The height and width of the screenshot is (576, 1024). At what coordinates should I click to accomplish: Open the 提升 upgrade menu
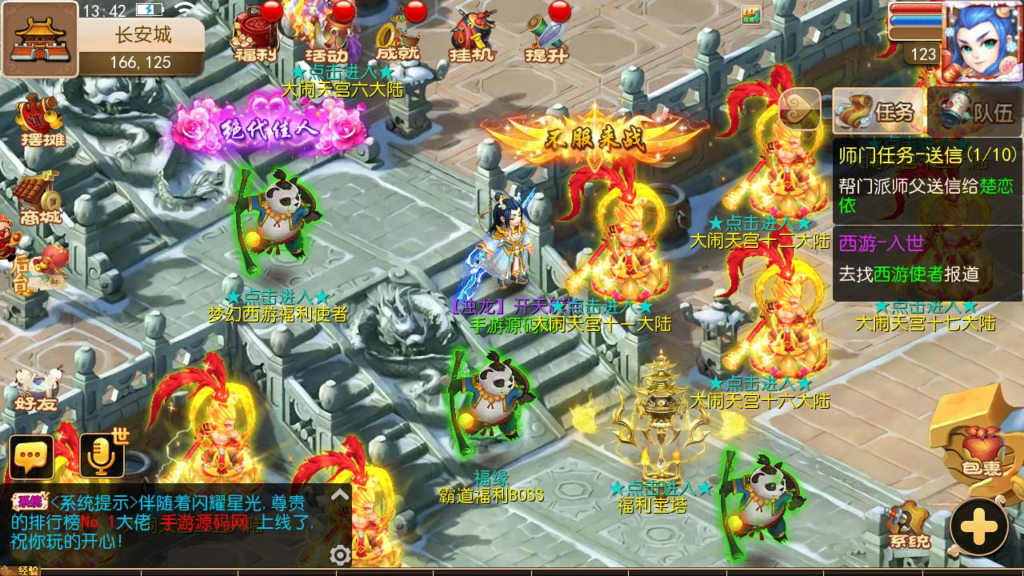546,36
